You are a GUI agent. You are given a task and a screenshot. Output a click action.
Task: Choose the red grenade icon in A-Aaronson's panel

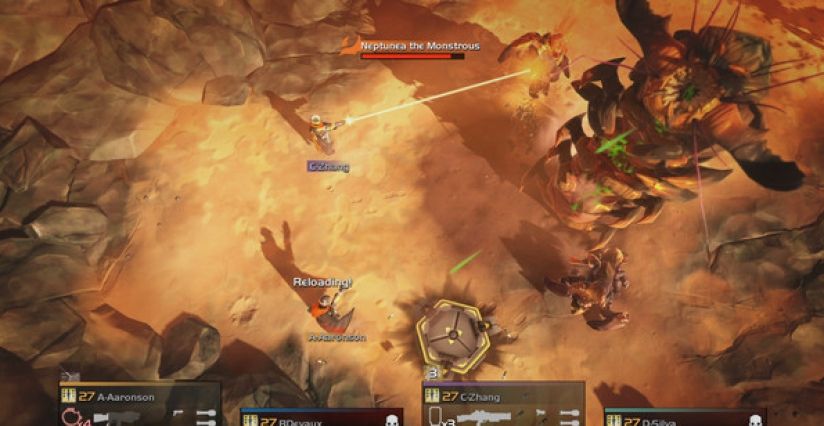(71, 415)
